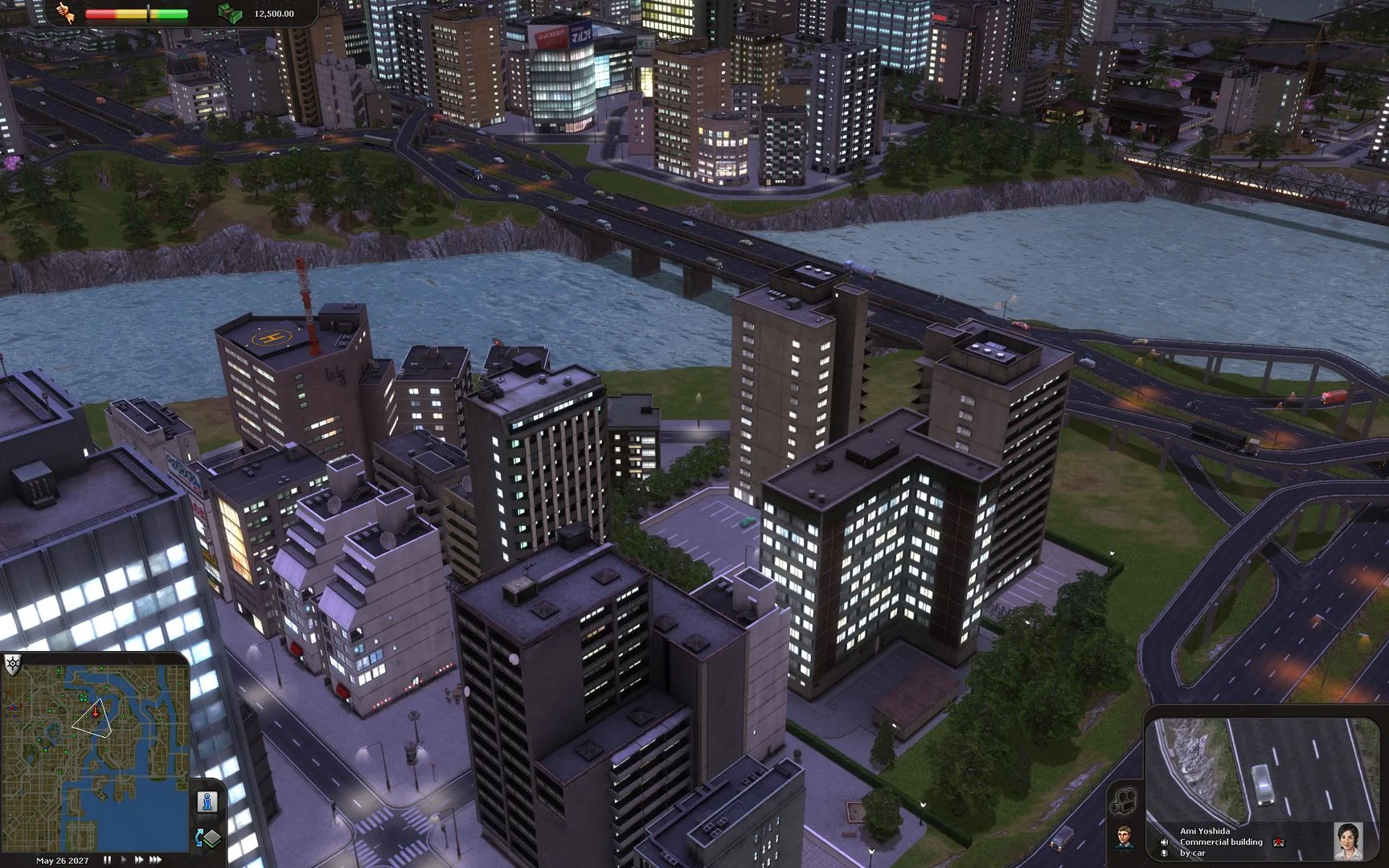Click the thumbs-up reputation icon

pyautogui.click(x=65, y=13)
